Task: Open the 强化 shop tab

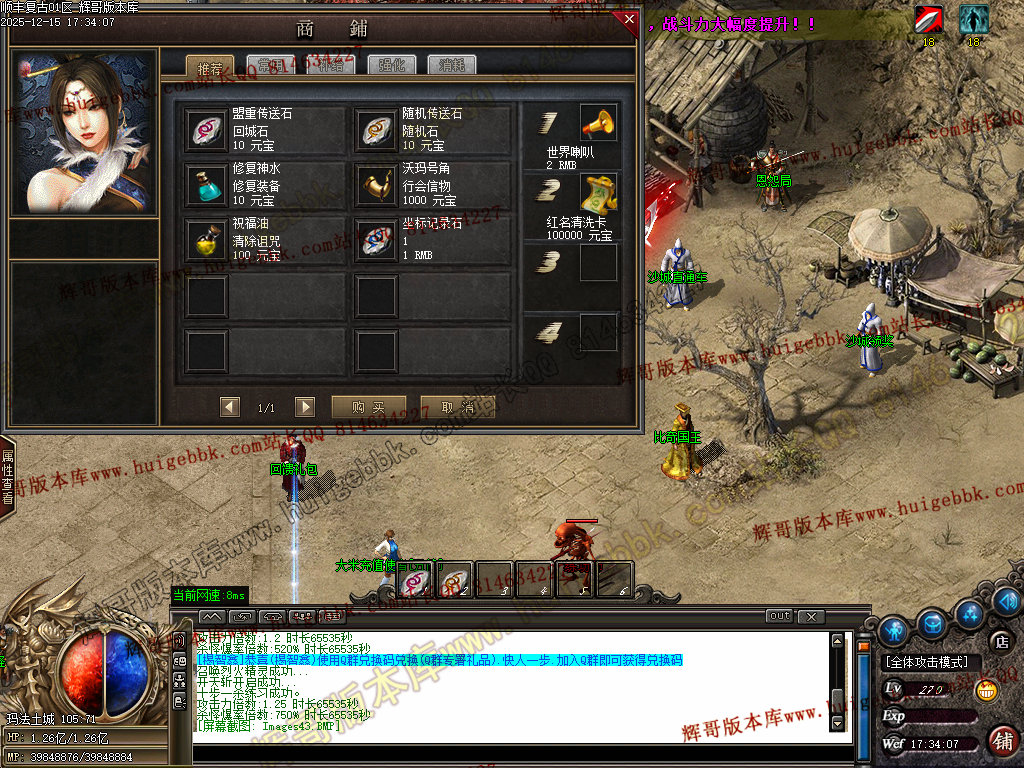Action: [x=393, y=66]
